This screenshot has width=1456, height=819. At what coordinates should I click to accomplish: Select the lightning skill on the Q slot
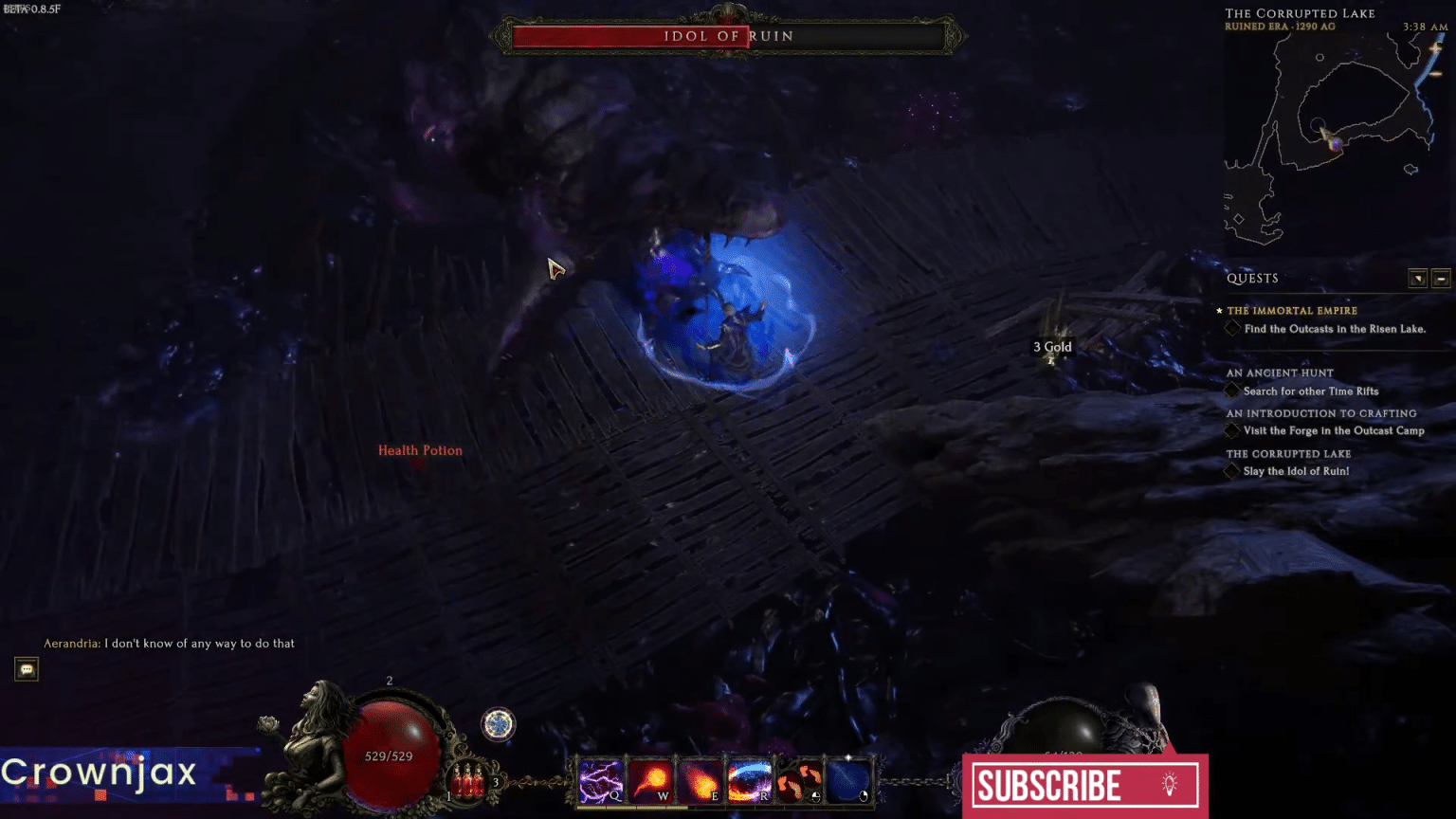pyautogui.click(x=602, y=780)
